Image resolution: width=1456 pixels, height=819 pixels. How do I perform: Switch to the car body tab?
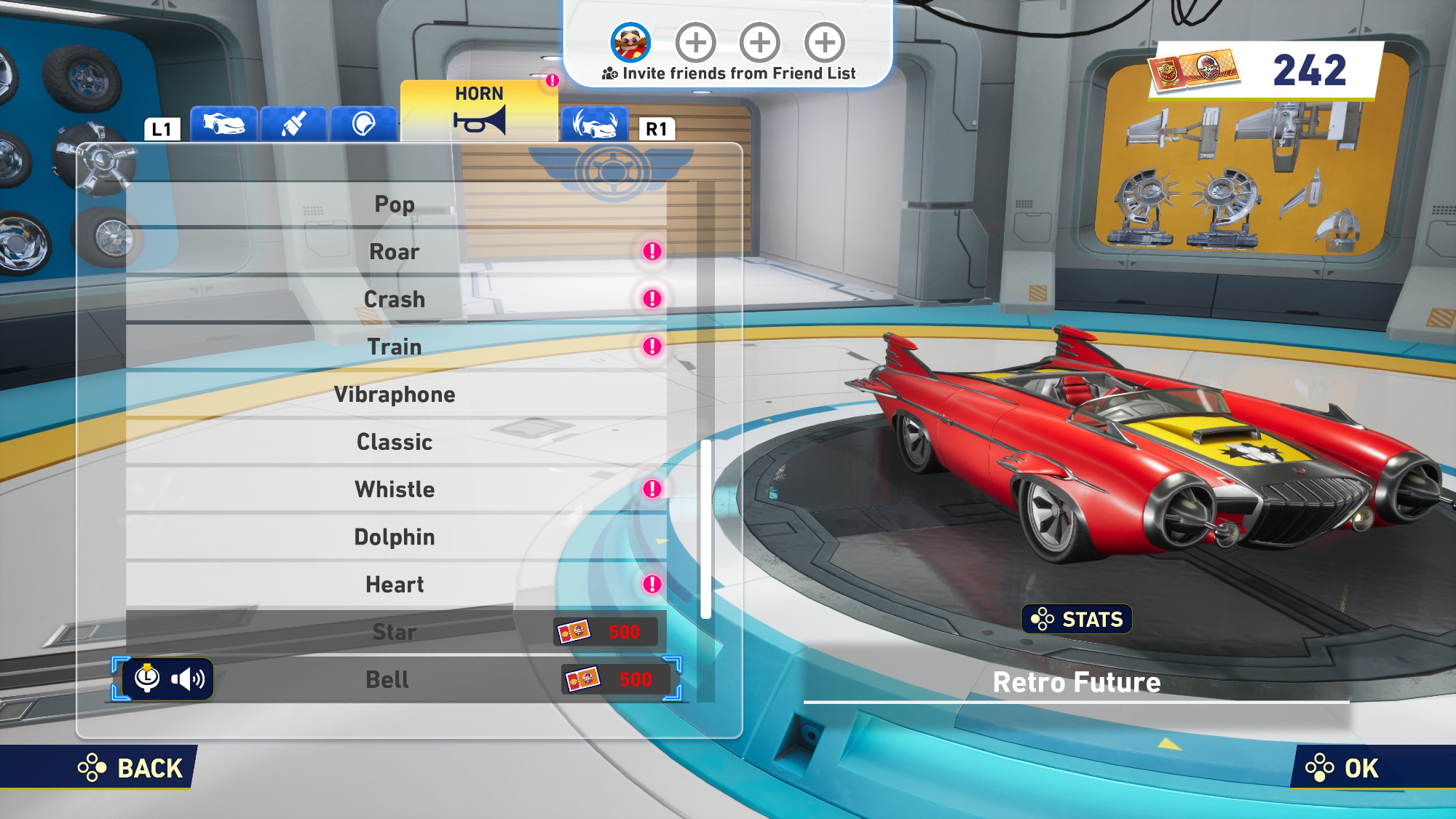click(x=223, y=124)
